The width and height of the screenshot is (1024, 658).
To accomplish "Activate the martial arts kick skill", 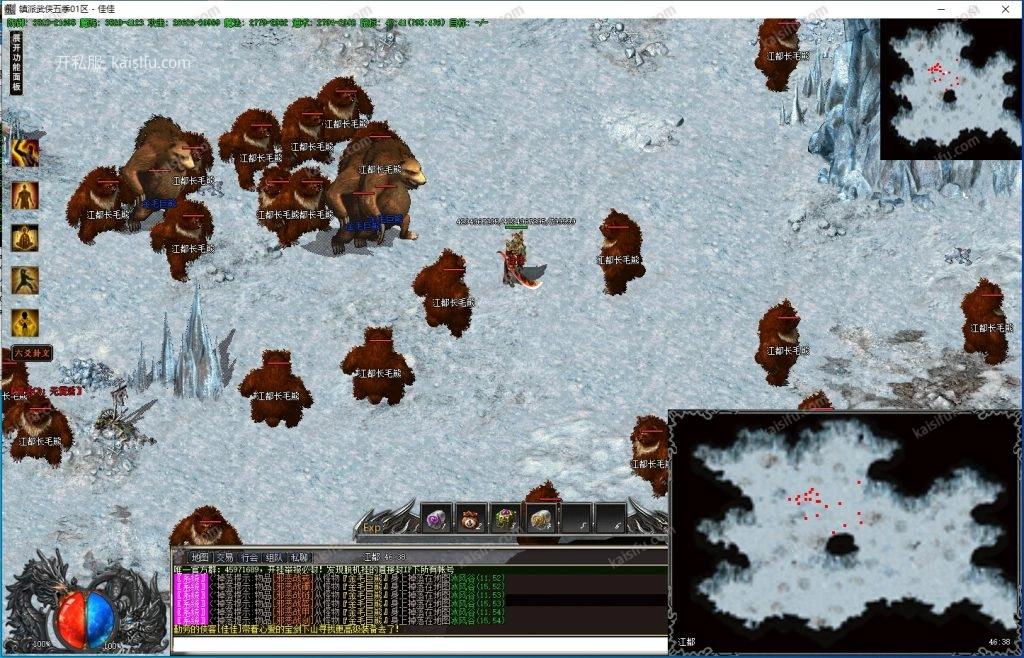I will pyautogui.click(x=25, y=280).
